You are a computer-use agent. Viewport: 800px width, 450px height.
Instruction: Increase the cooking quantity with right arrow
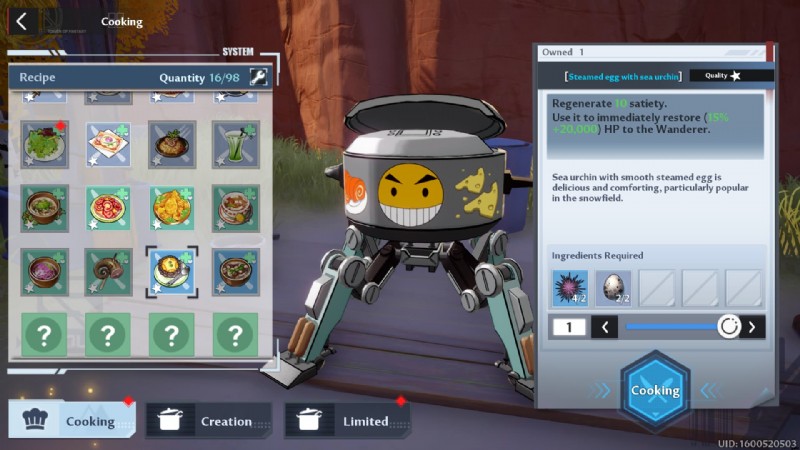[x=751, y=326]
